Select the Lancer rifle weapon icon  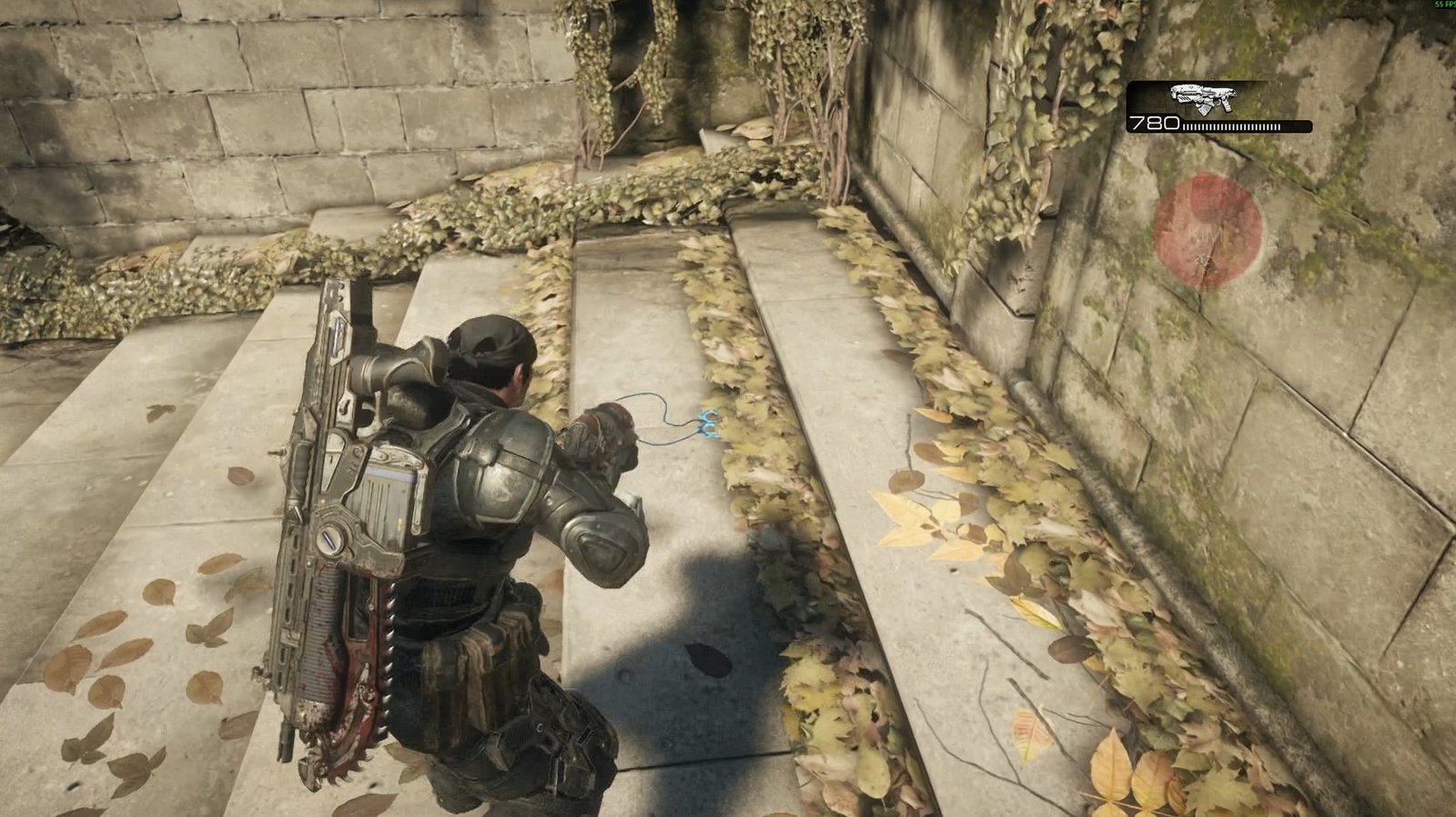click(x=1201, y=97)
